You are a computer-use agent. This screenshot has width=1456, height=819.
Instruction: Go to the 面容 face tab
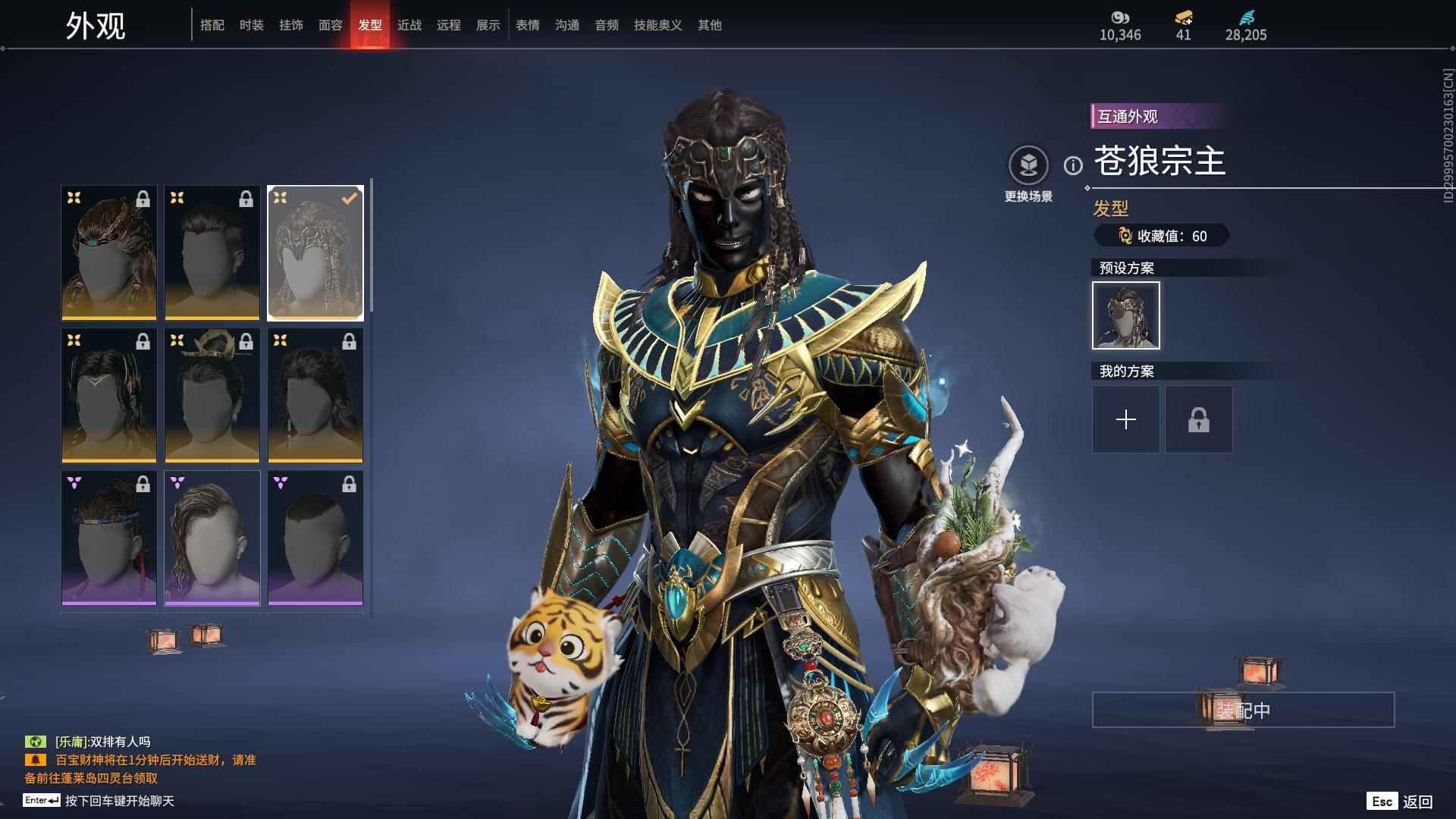pos(331,25)
